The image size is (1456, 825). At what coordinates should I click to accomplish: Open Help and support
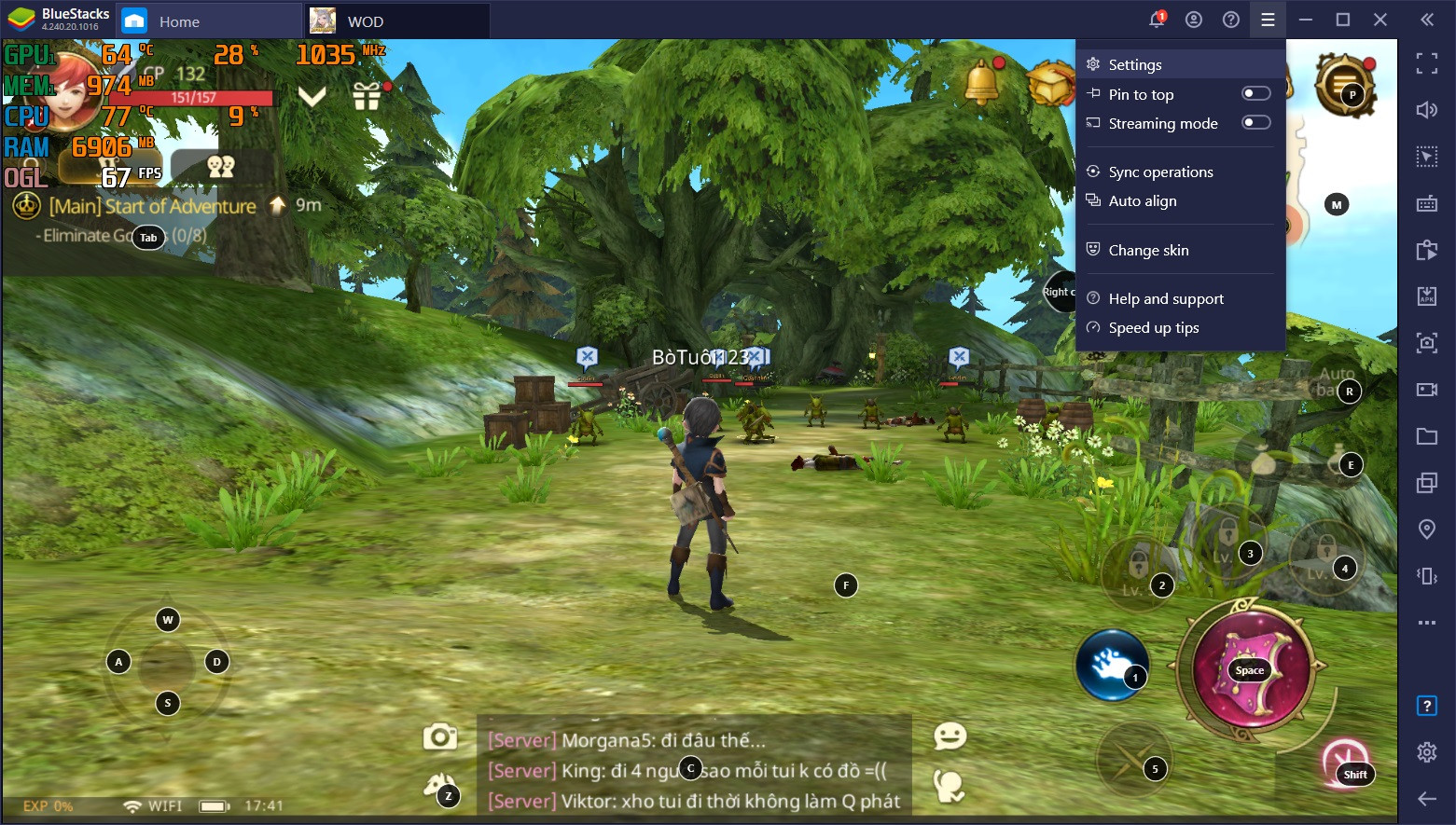click(1166, 298)
